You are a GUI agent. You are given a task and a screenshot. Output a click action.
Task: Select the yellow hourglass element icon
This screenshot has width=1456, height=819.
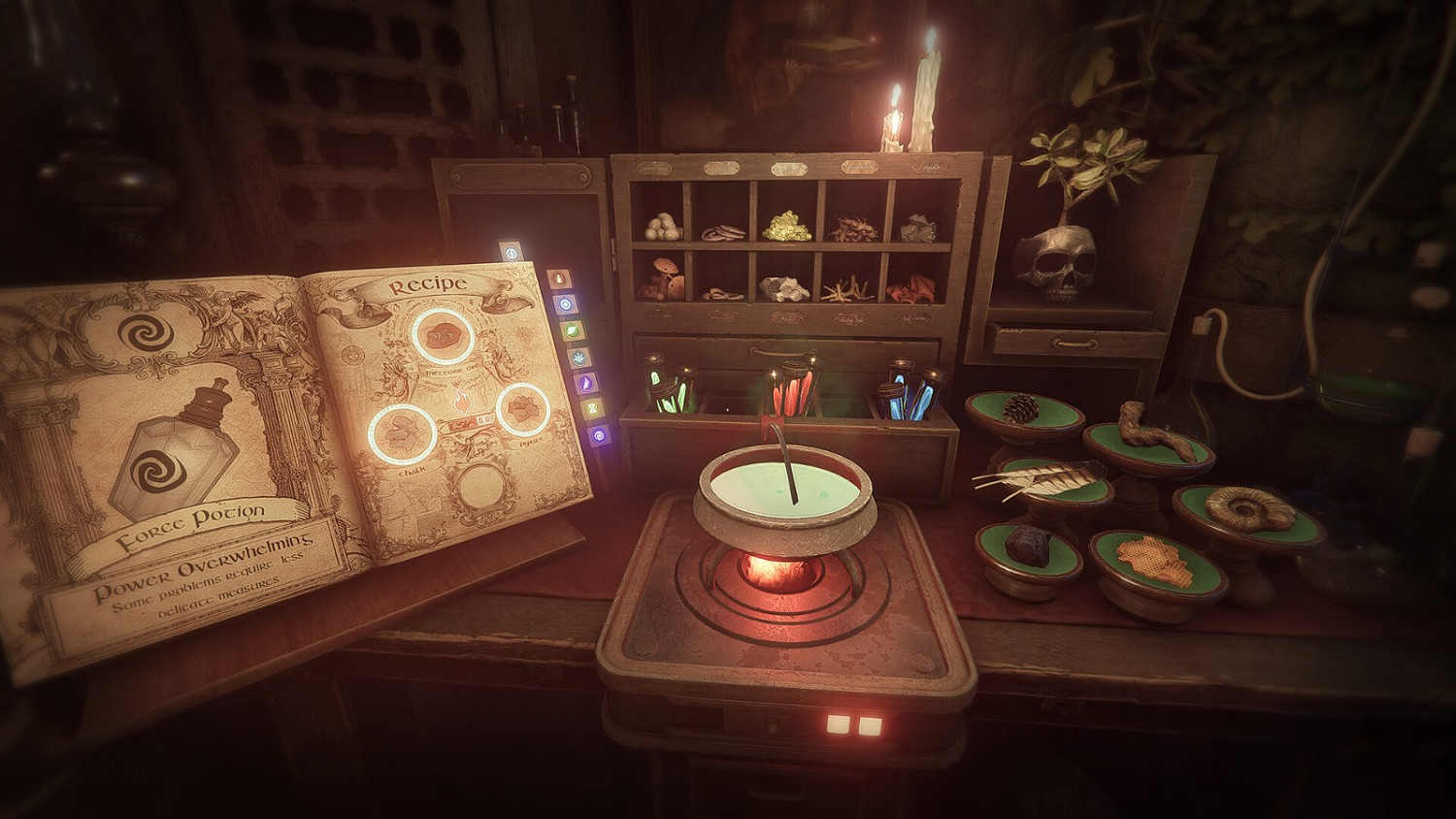(x=591, y=409)
